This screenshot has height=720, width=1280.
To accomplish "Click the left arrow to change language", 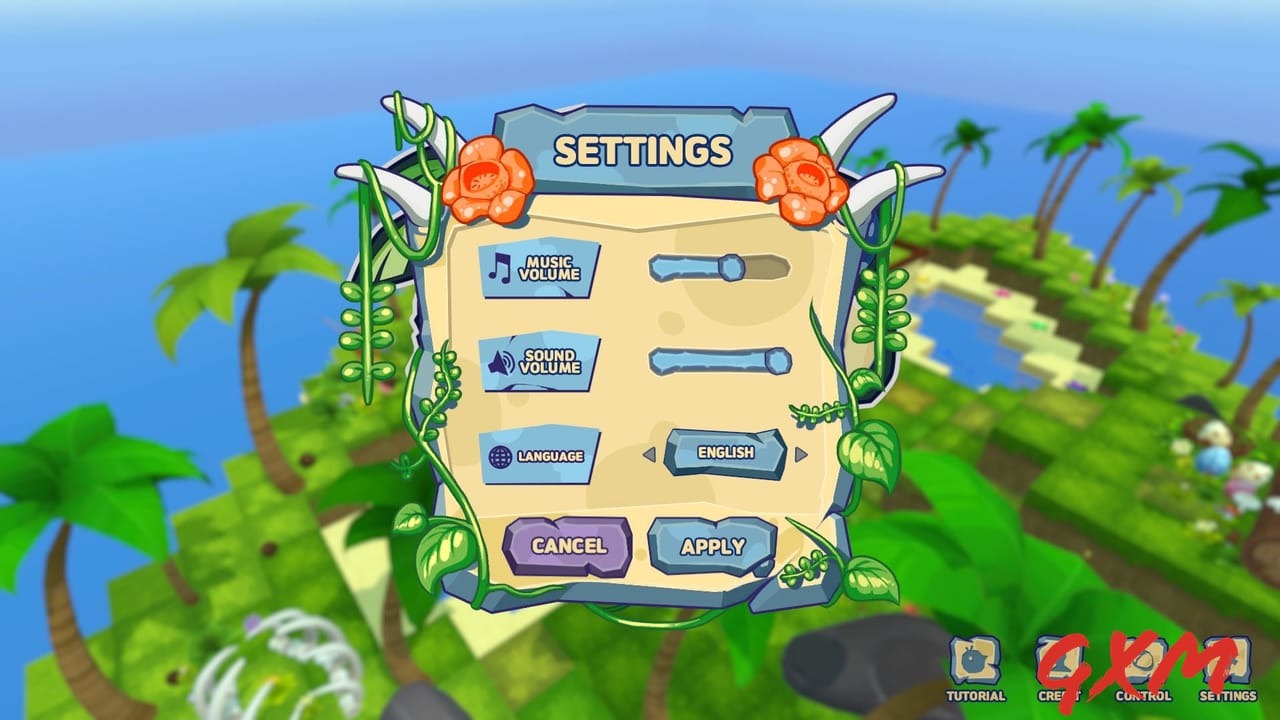I will 651,455.
